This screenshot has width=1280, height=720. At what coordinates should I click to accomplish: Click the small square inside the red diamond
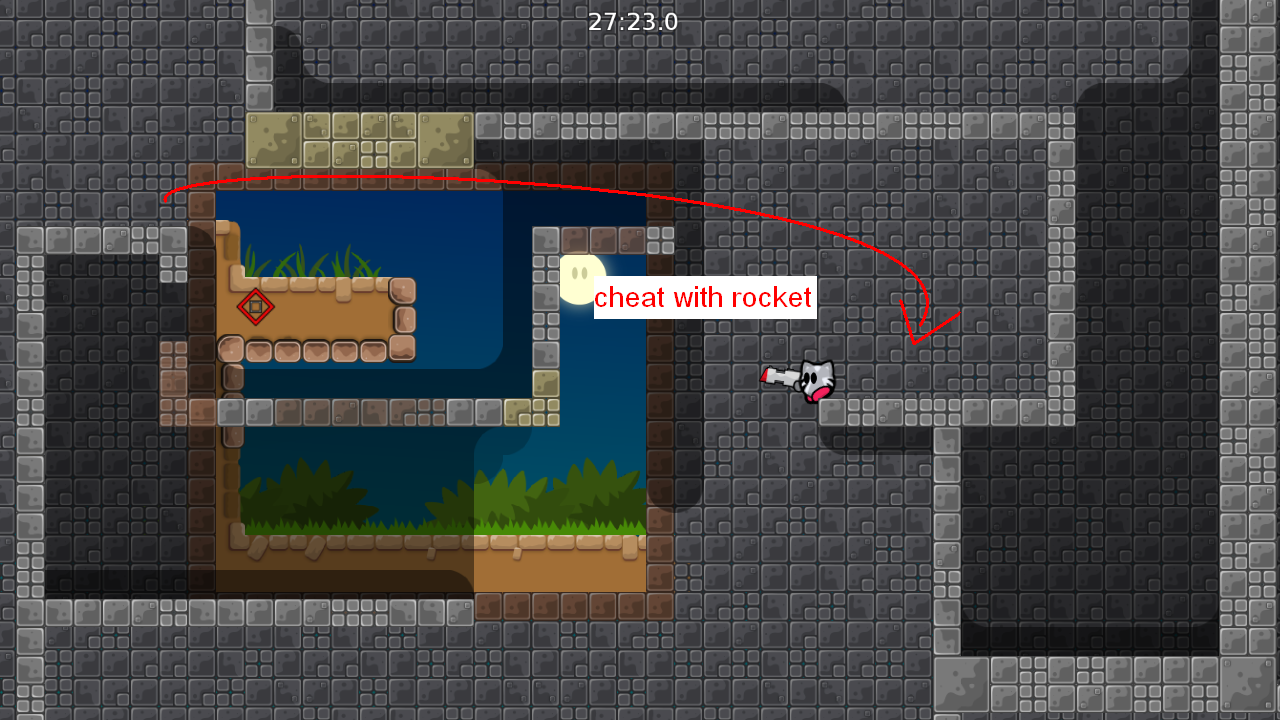tap(257, 308)
